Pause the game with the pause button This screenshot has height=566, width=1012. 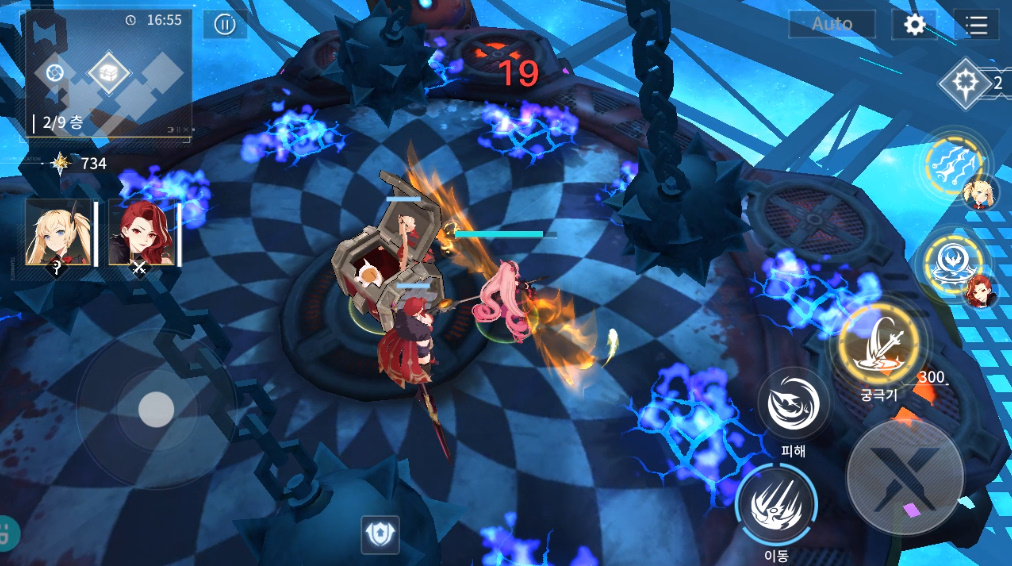pos(225,25)
